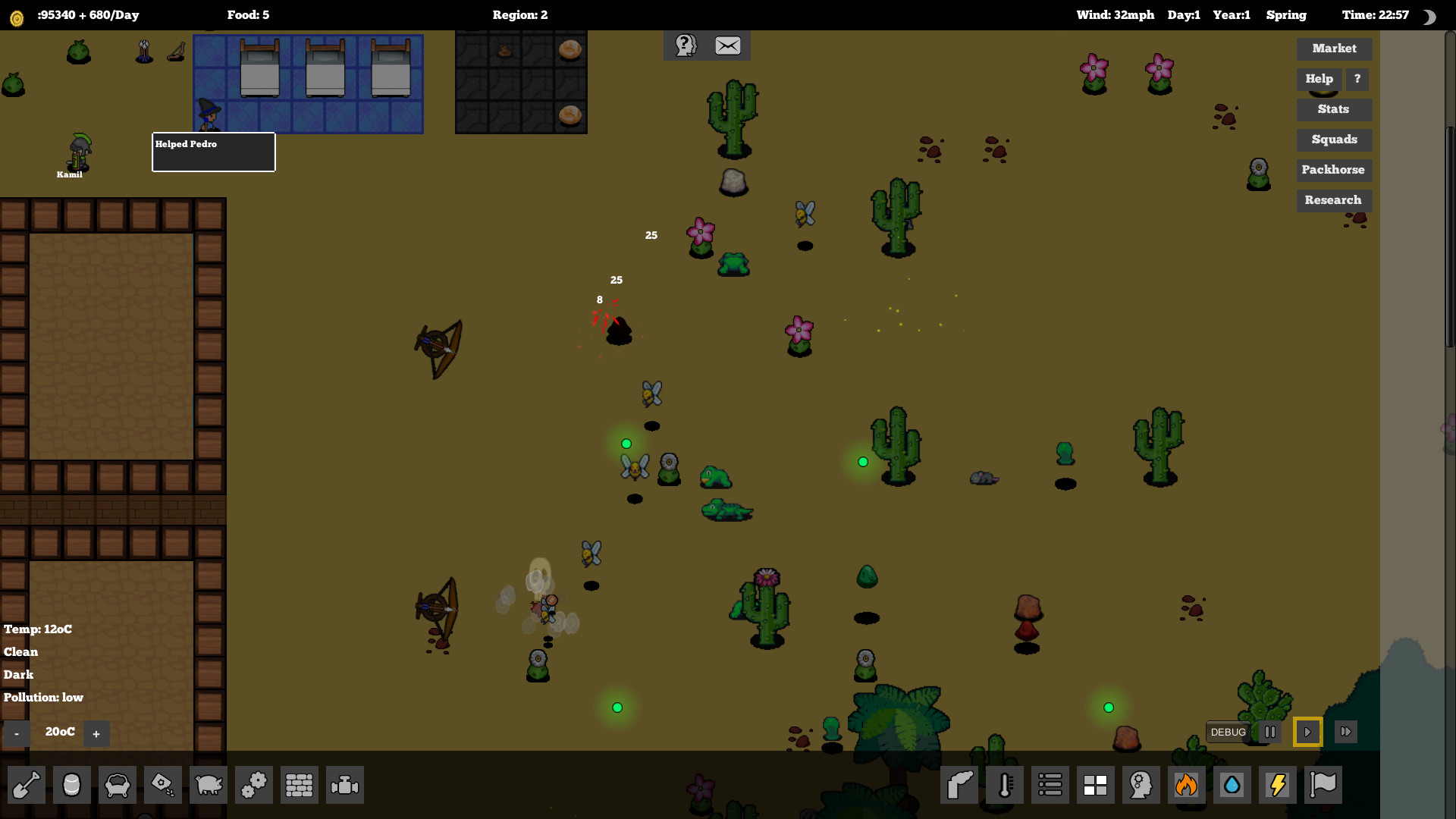Select the pipe plumbing tool
Viewport: 1456px width, 819px height.
[x=344, y=785]
